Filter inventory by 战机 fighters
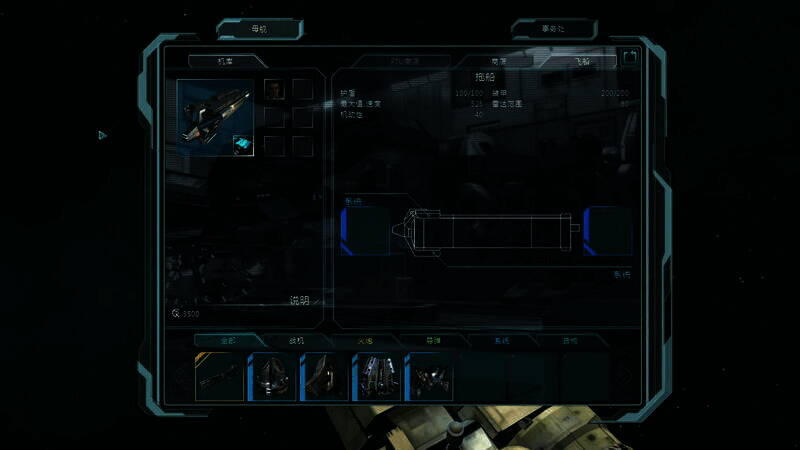The width and height of the screenshot is (800, 450). click(x=297, y=341)
